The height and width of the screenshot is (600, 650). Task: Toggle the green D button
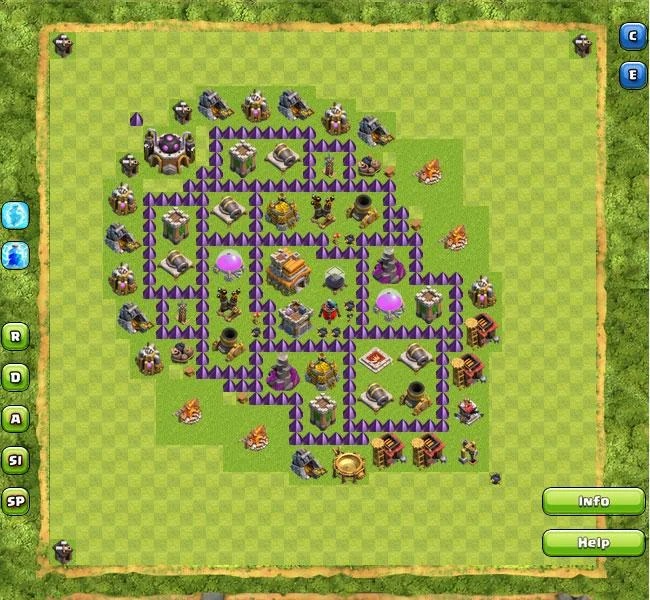tap(15, 377)
